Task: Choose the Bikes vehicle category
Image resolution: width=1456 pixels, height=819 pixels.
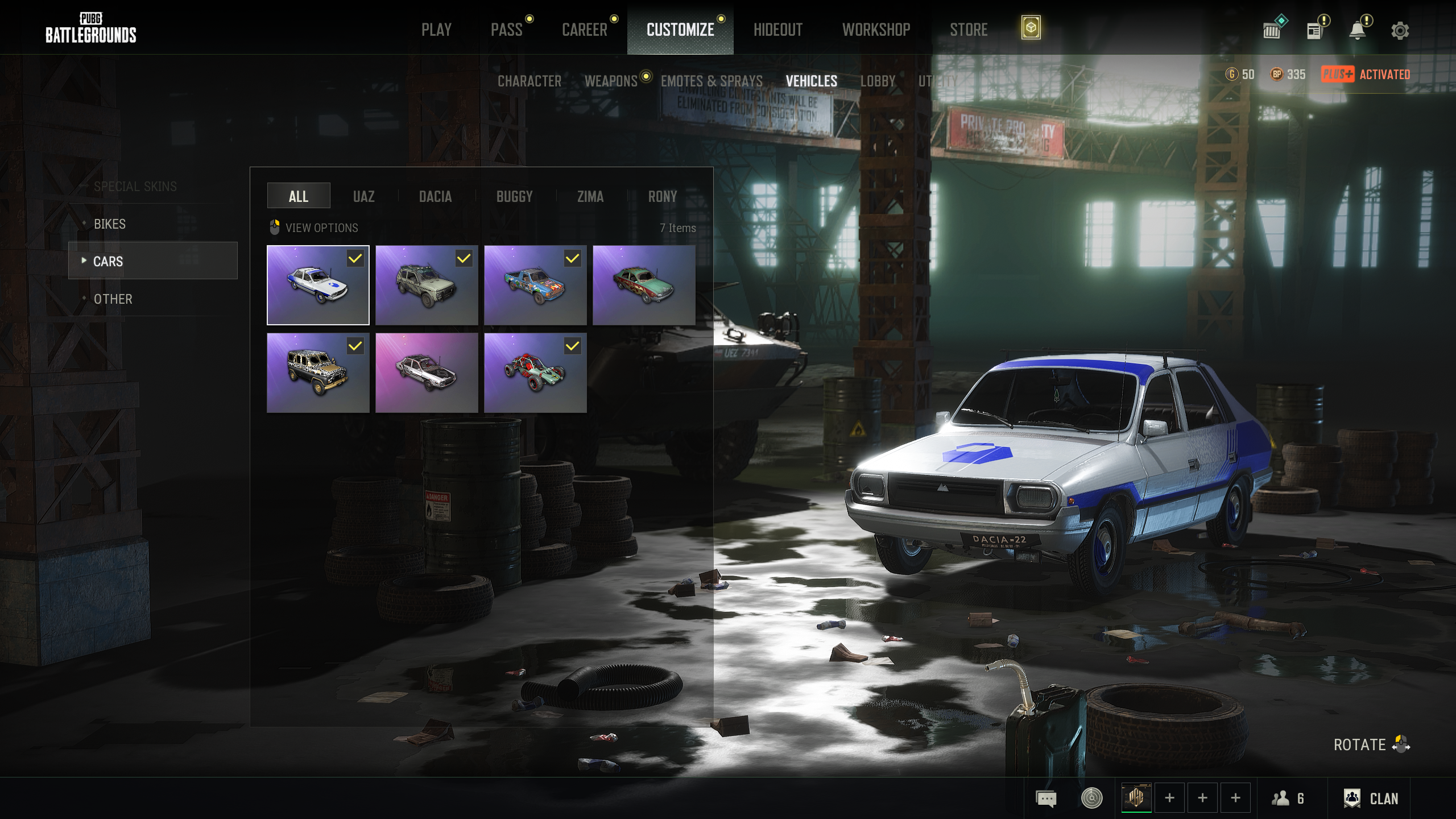Action: (x=110, y=224)
